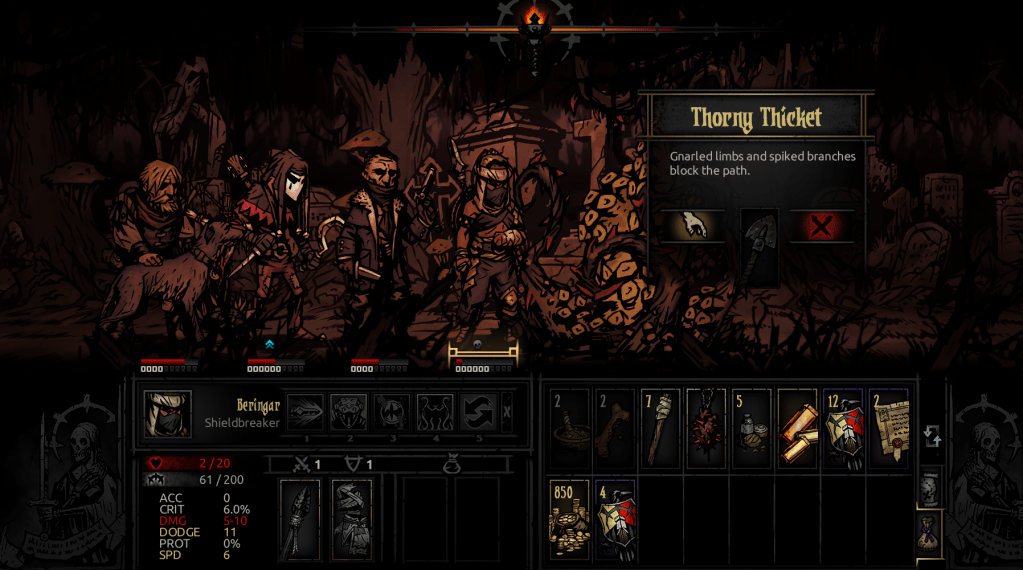This screenshot has height=570, width=1023.
Task: Select the gold scroll bundle item
Action: point(797,430)
